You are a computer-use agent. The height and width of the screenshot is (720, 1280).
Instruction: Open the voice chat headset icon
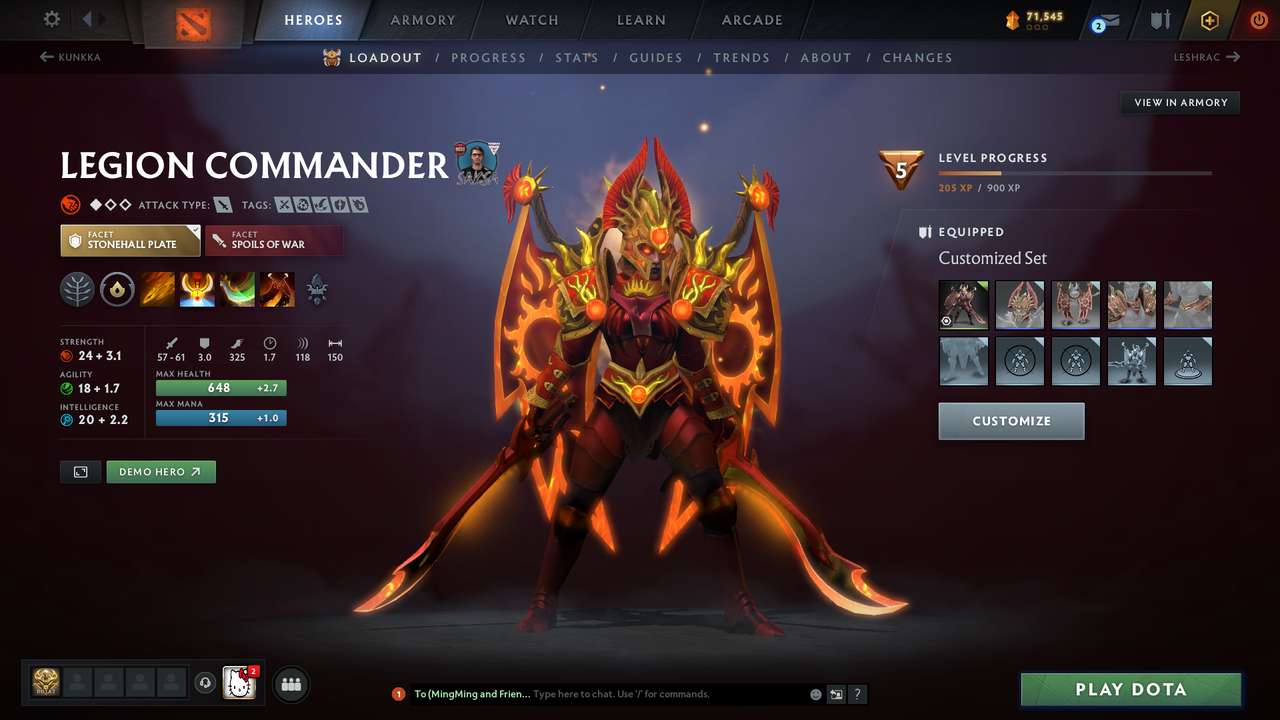click(205, 684)
